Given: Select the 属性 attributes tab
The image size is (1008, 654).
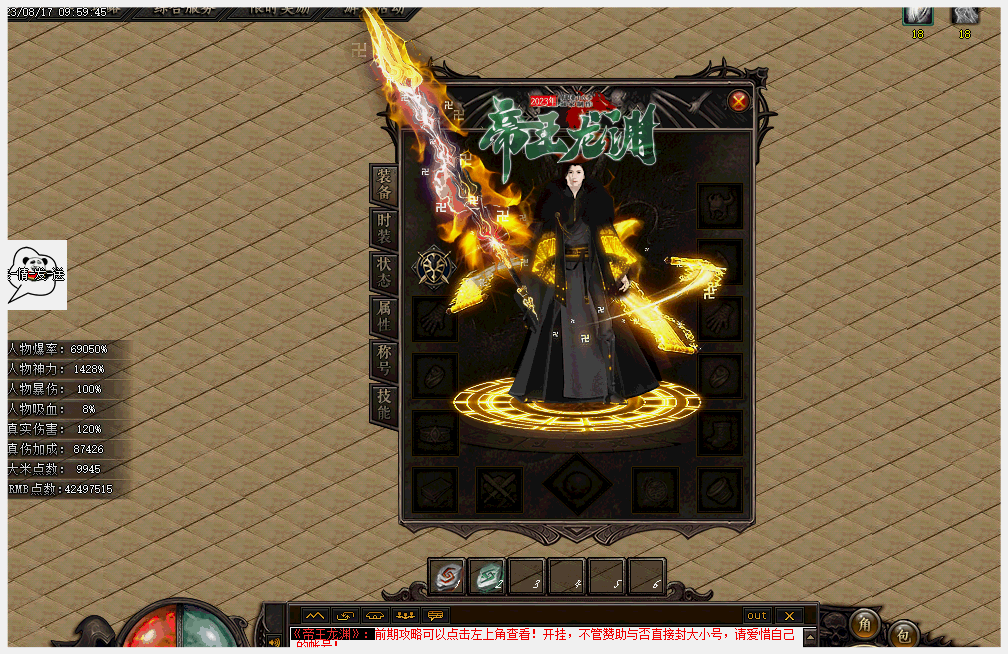Looking at the screenshot, I should point(384,317).
